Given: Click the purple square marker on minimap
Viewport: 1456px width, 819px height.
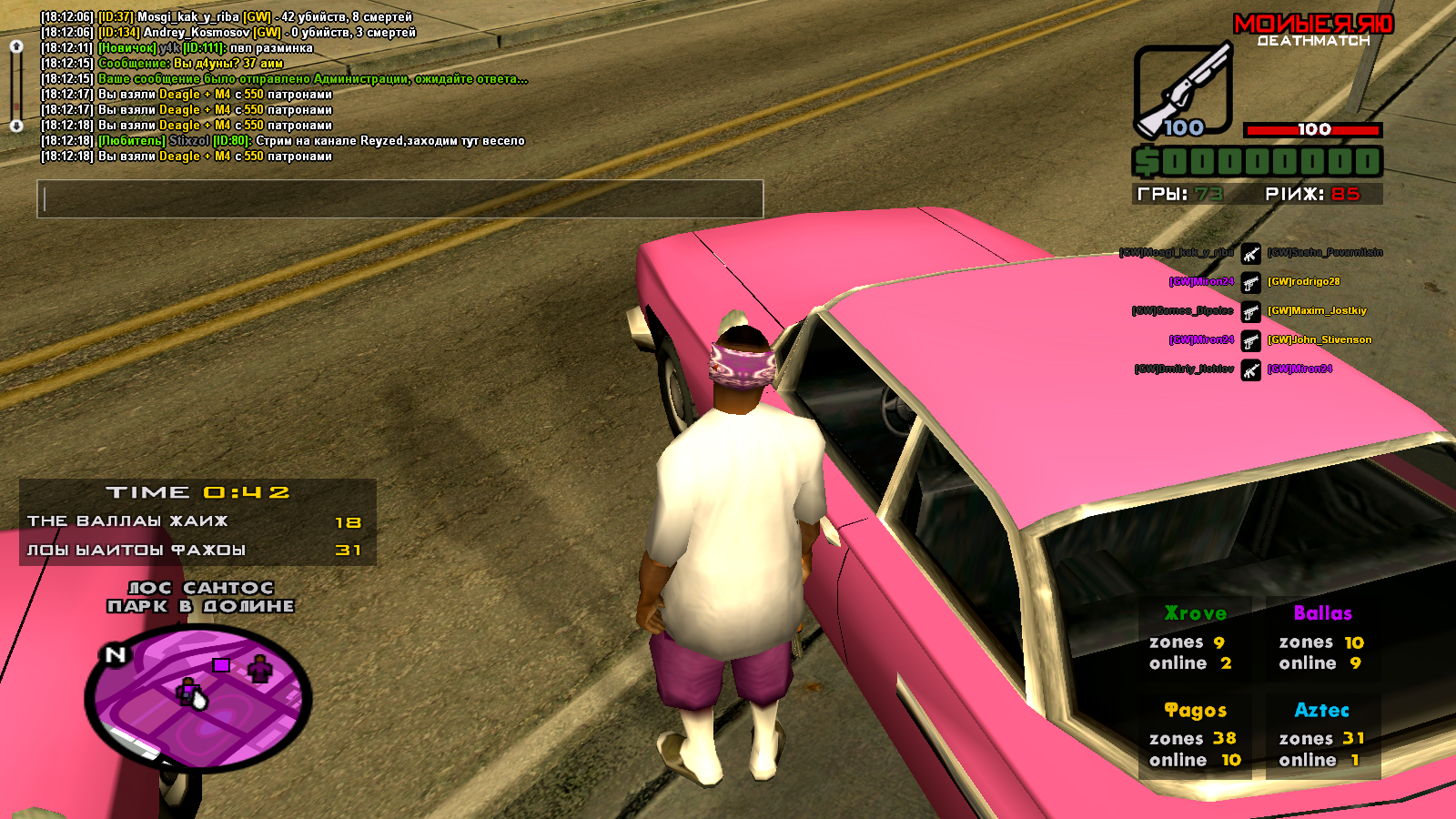Looking at the screenshot, I should point(221,665).
